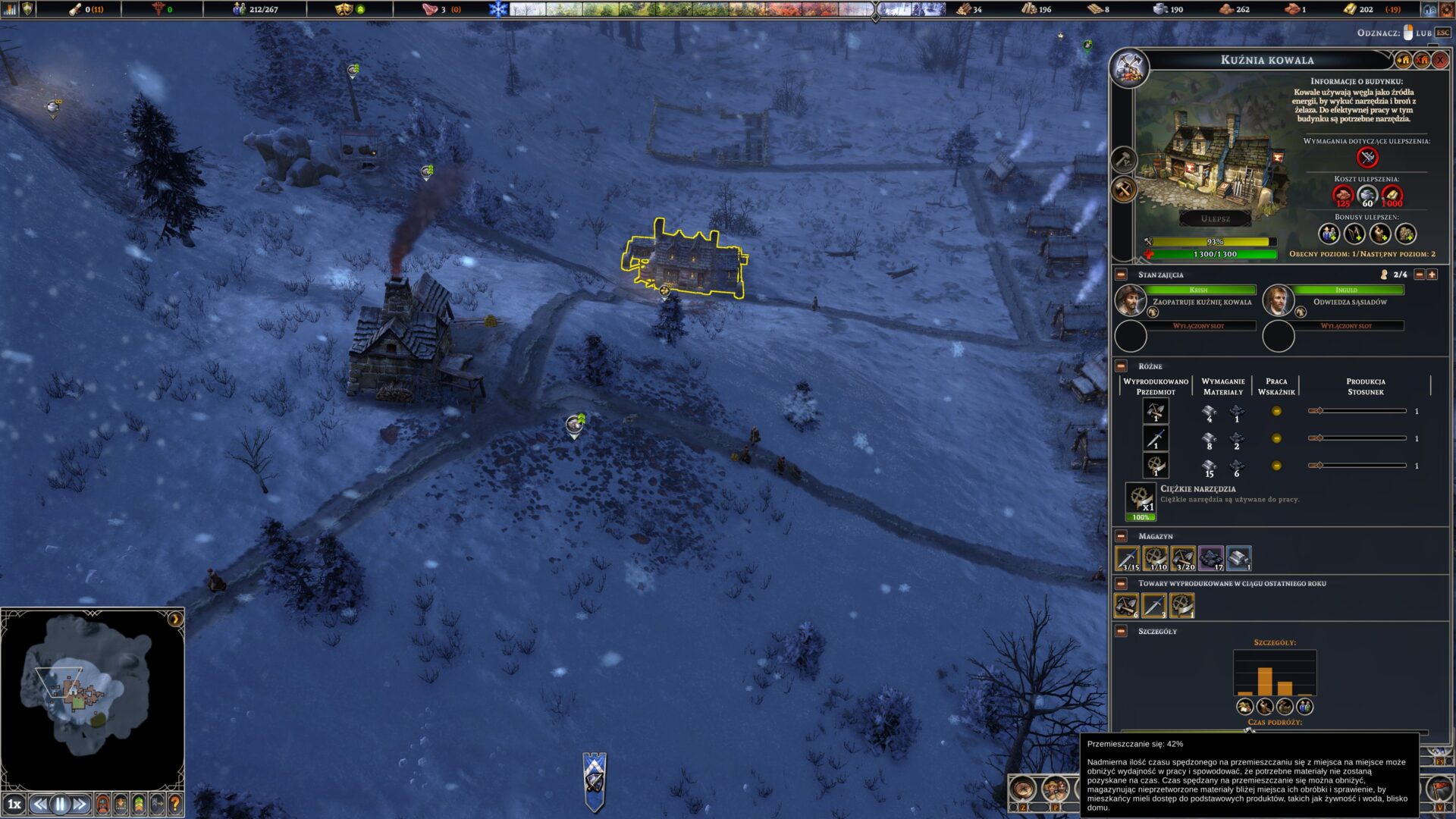Image resolution: width=1456 pixels, height=819 pixels.
Task: Open the statistics chart icon in top bar
Action: coord(10,9)
